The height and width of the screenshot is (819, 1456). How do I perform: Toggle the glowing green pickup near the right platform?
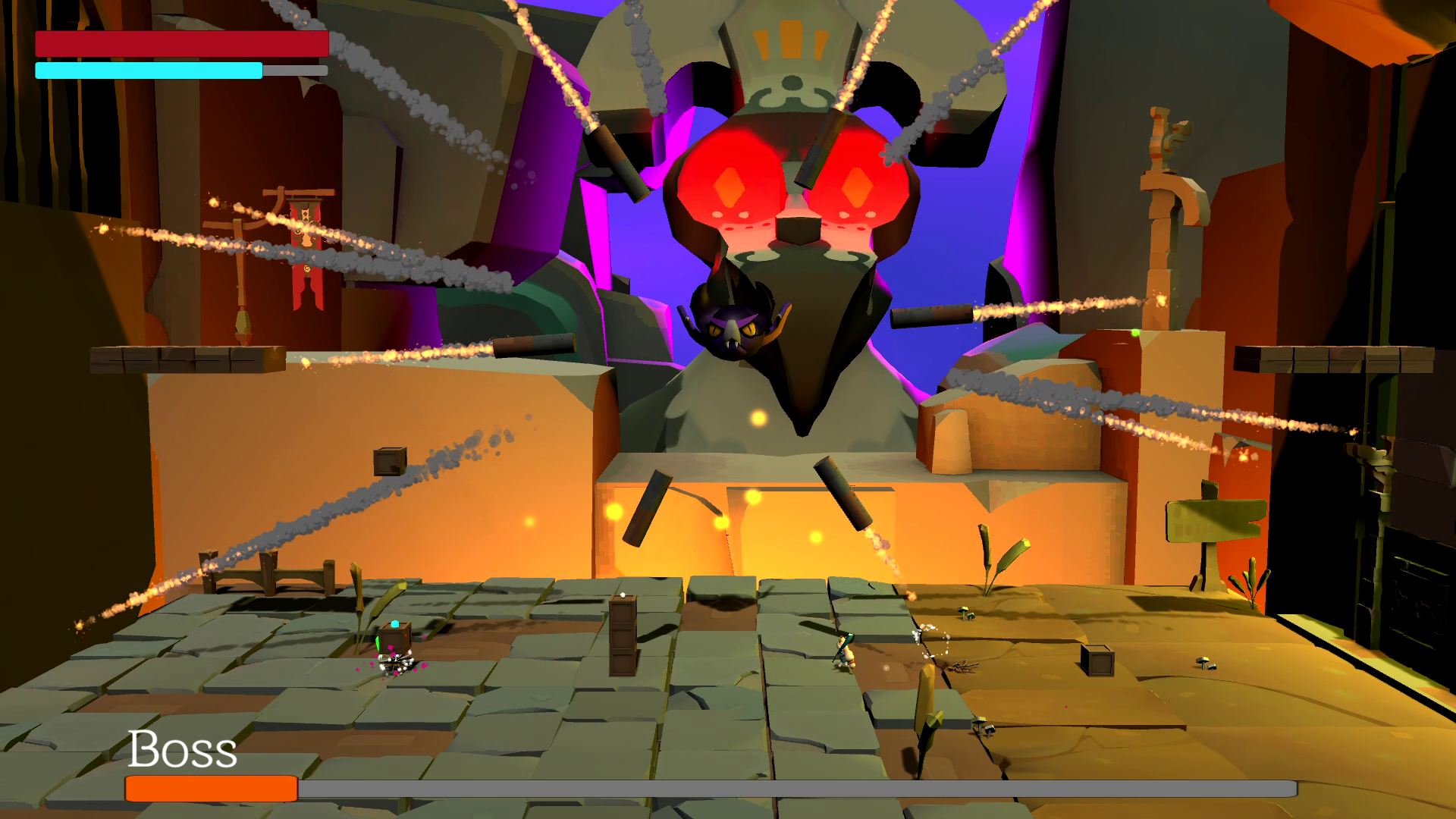click(x=1135, y=334)
